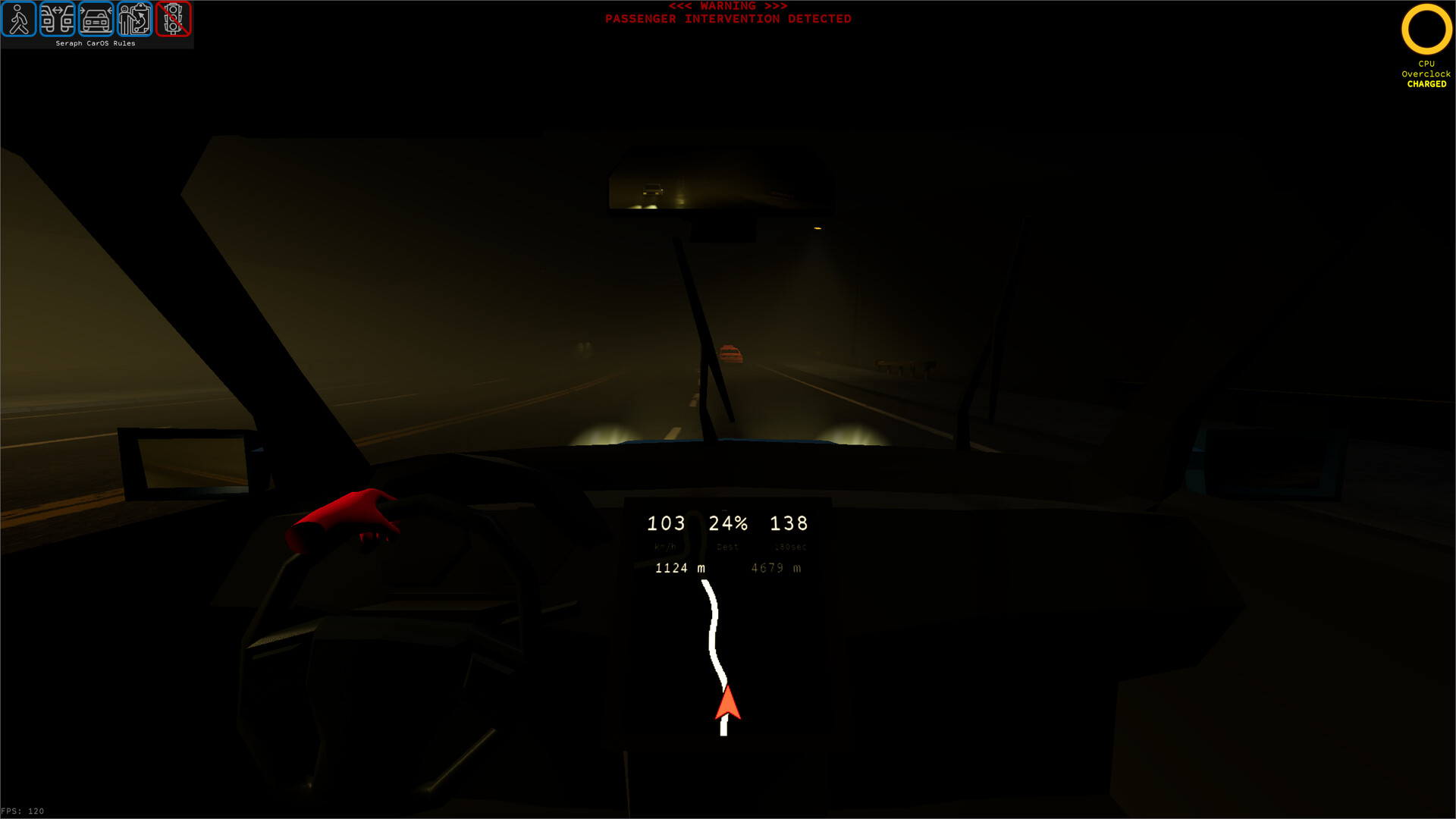This screenshot has height=819, width=1456.
Task: Select the door spacing rule icon
Action: pyautogui.click(x=58, y=20)
